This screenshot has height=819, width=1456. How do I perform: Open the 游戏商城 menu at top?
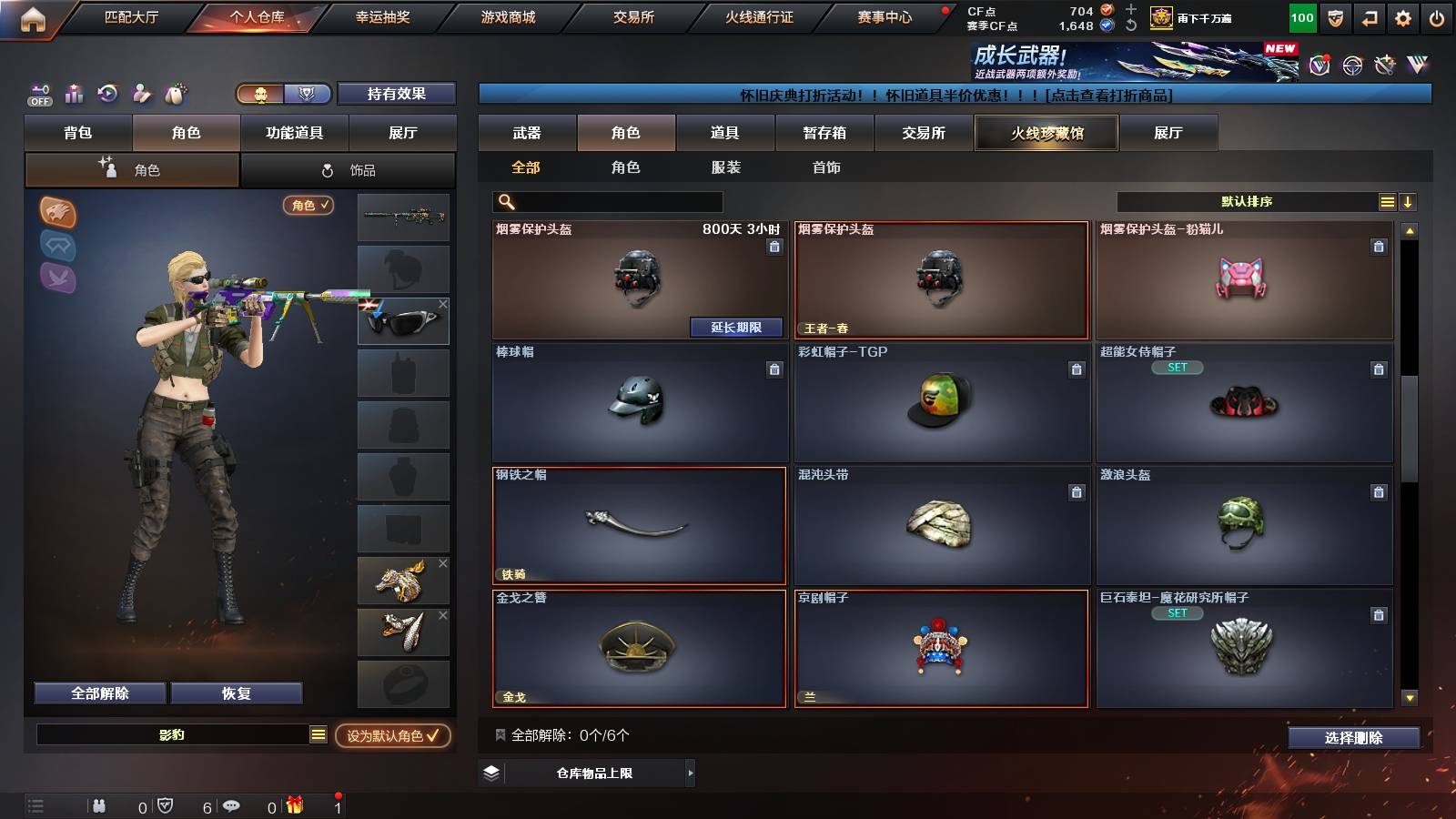508,15
